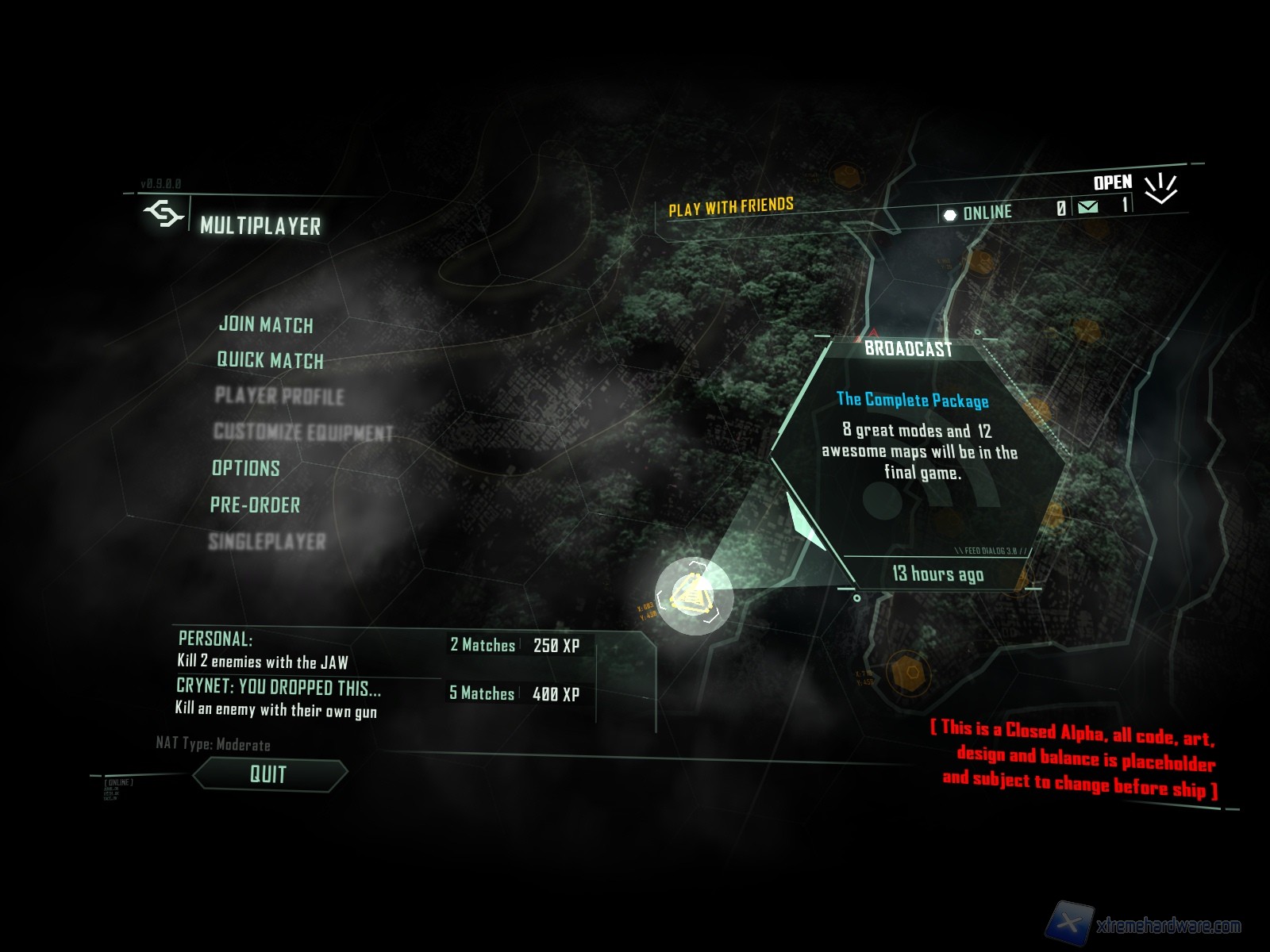Switch to Singleplayer mode
Screen dimensions: 1270x952
267,542
